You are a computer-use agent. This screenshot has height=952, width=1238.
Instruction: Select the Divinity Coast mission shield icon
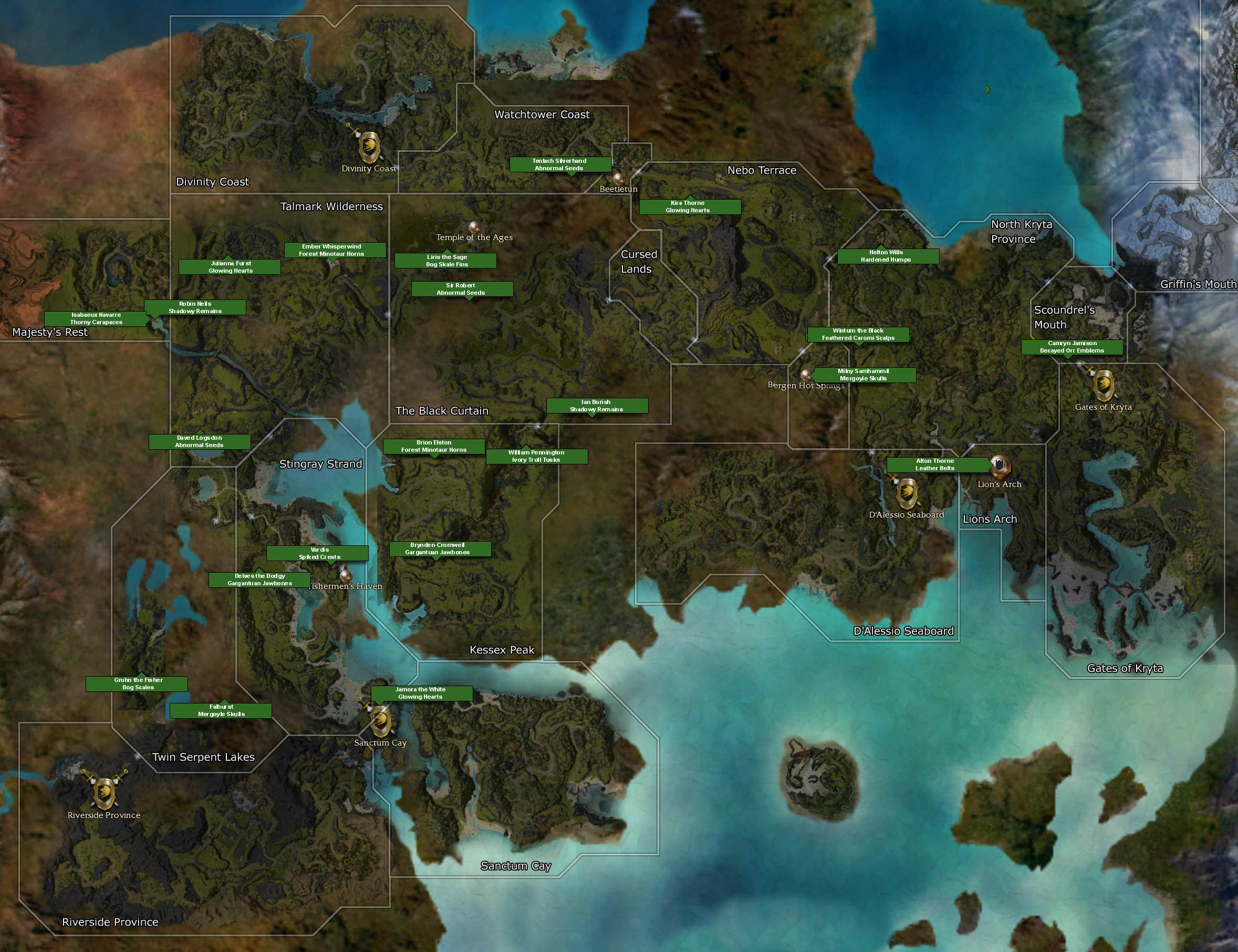[x=369, y=147]
